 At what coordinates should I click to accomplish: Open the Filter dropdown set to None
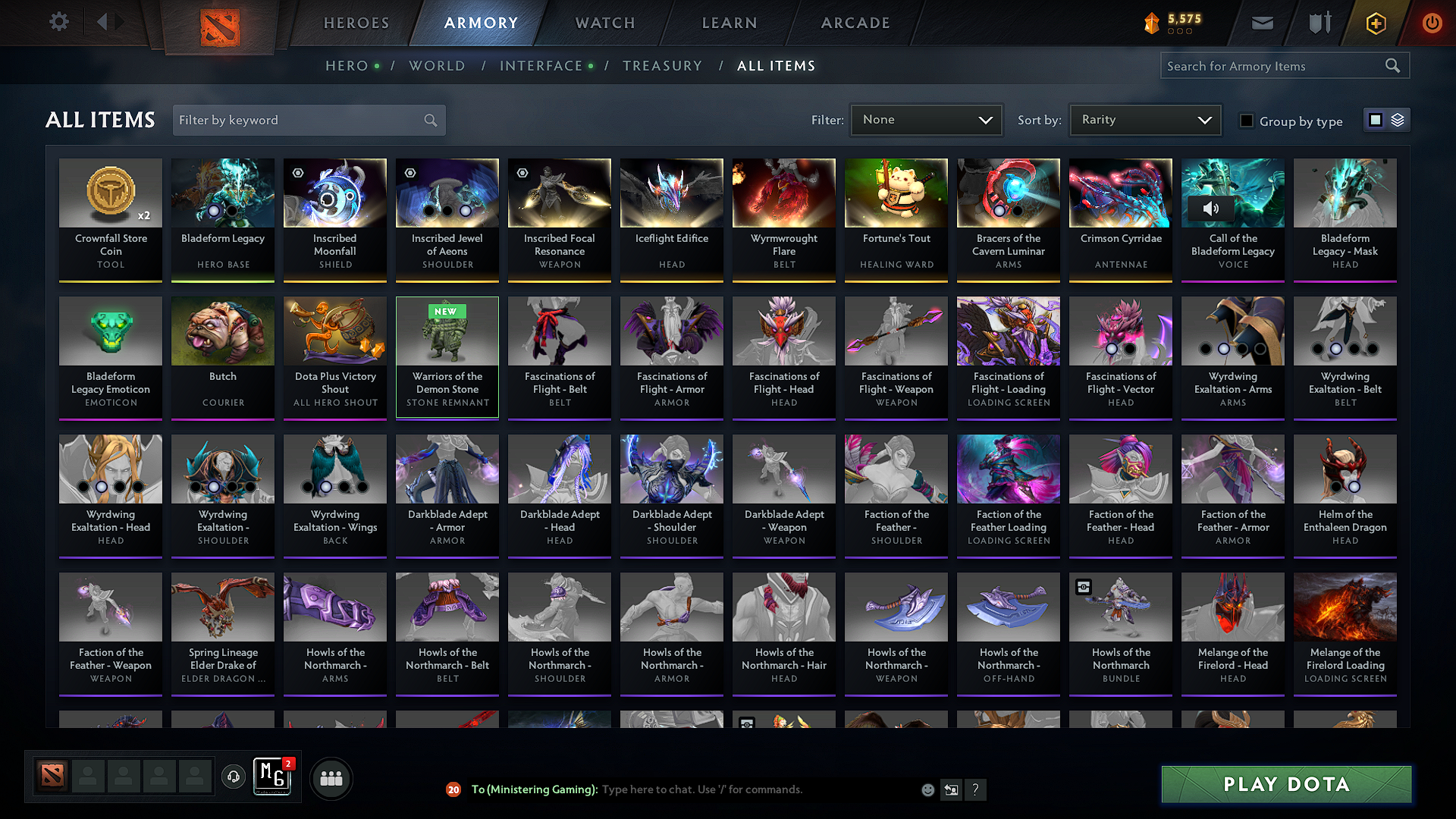(925, 119)
